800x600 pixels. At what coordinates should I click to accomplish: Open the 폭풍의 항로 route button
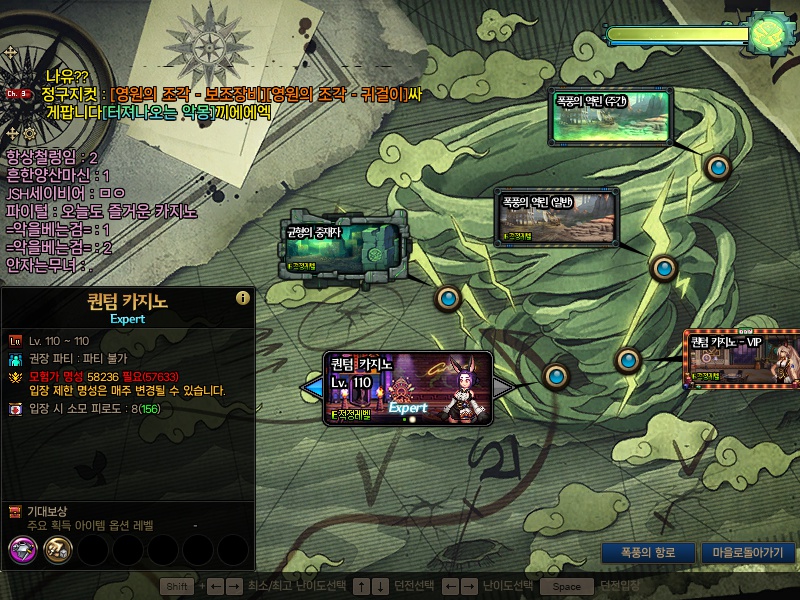647,552
